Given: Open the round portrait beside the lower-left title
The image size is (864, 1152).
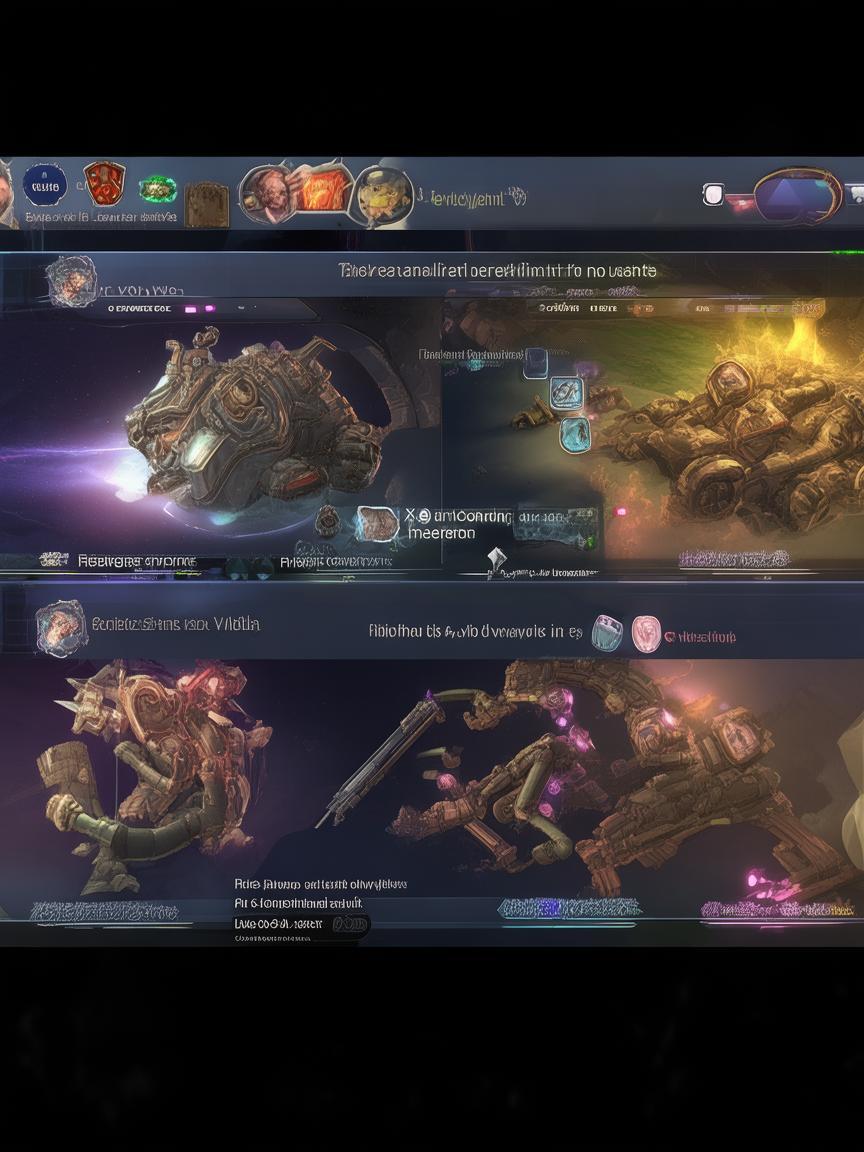Looking at the screenshot, I should click(60, 627).
